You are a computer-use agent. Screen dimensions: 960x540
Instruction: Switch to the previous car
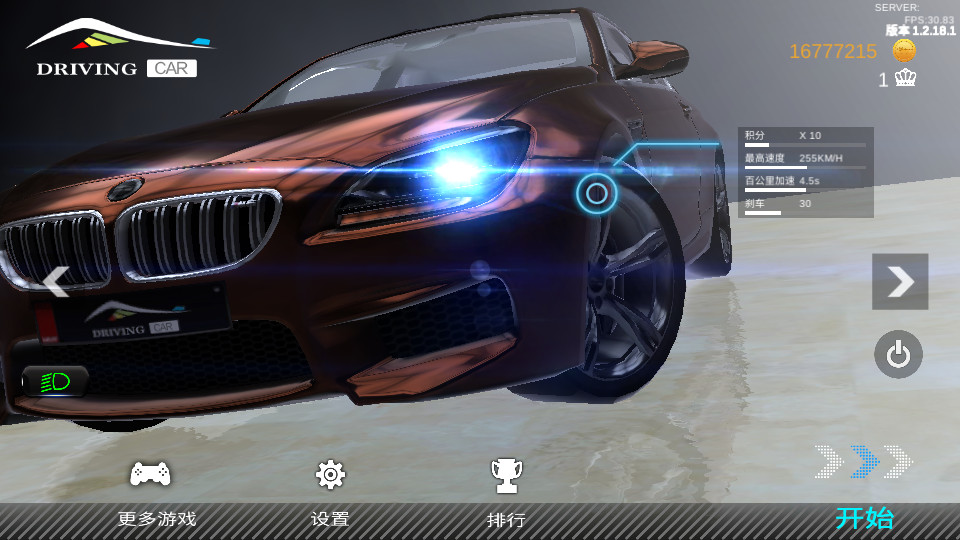pyautogui.click(x=56, y=281)
